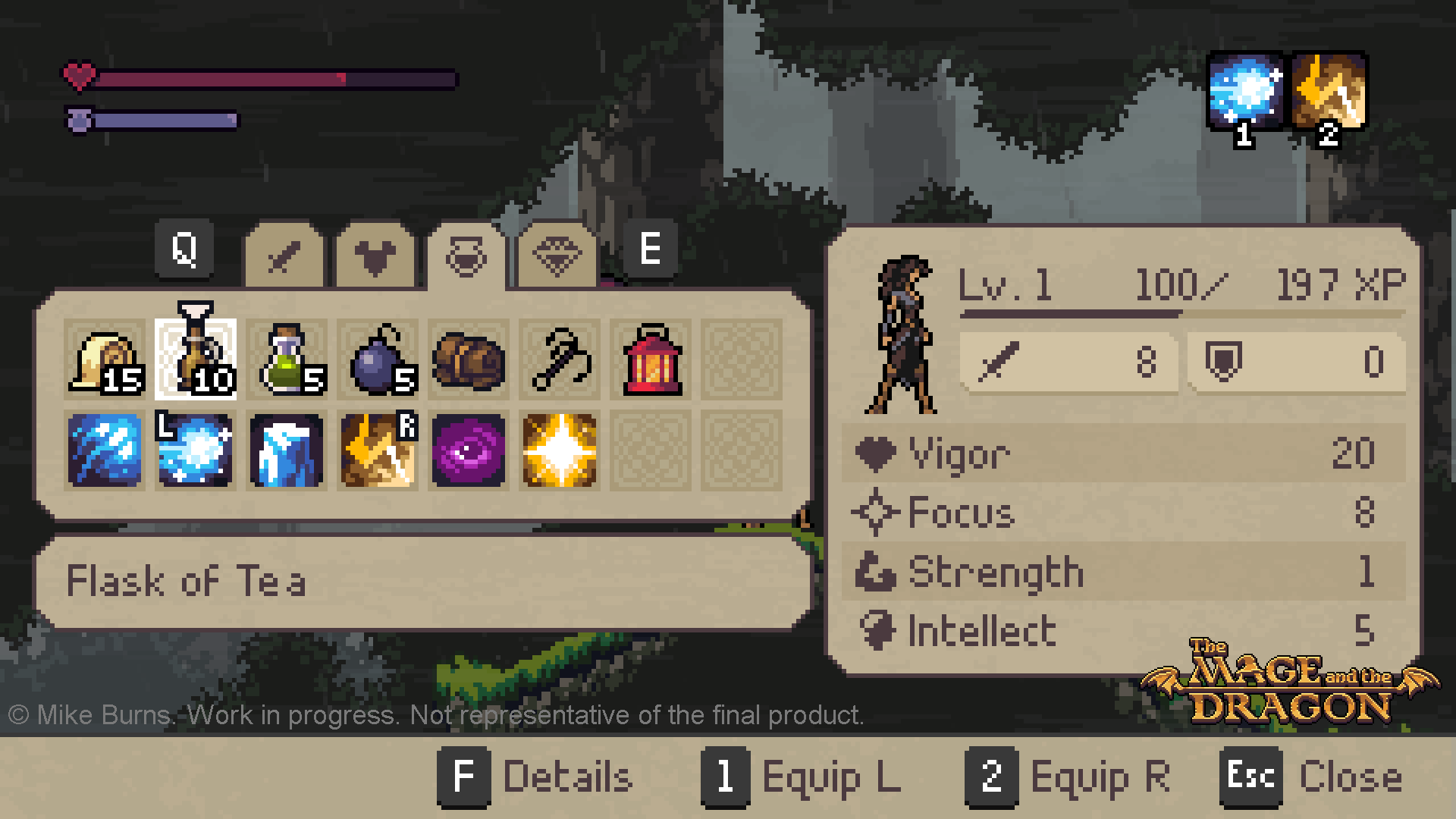Choose the frost orb spell marked L
Viewport: 1456px width, 819px height.
point(196,450)
